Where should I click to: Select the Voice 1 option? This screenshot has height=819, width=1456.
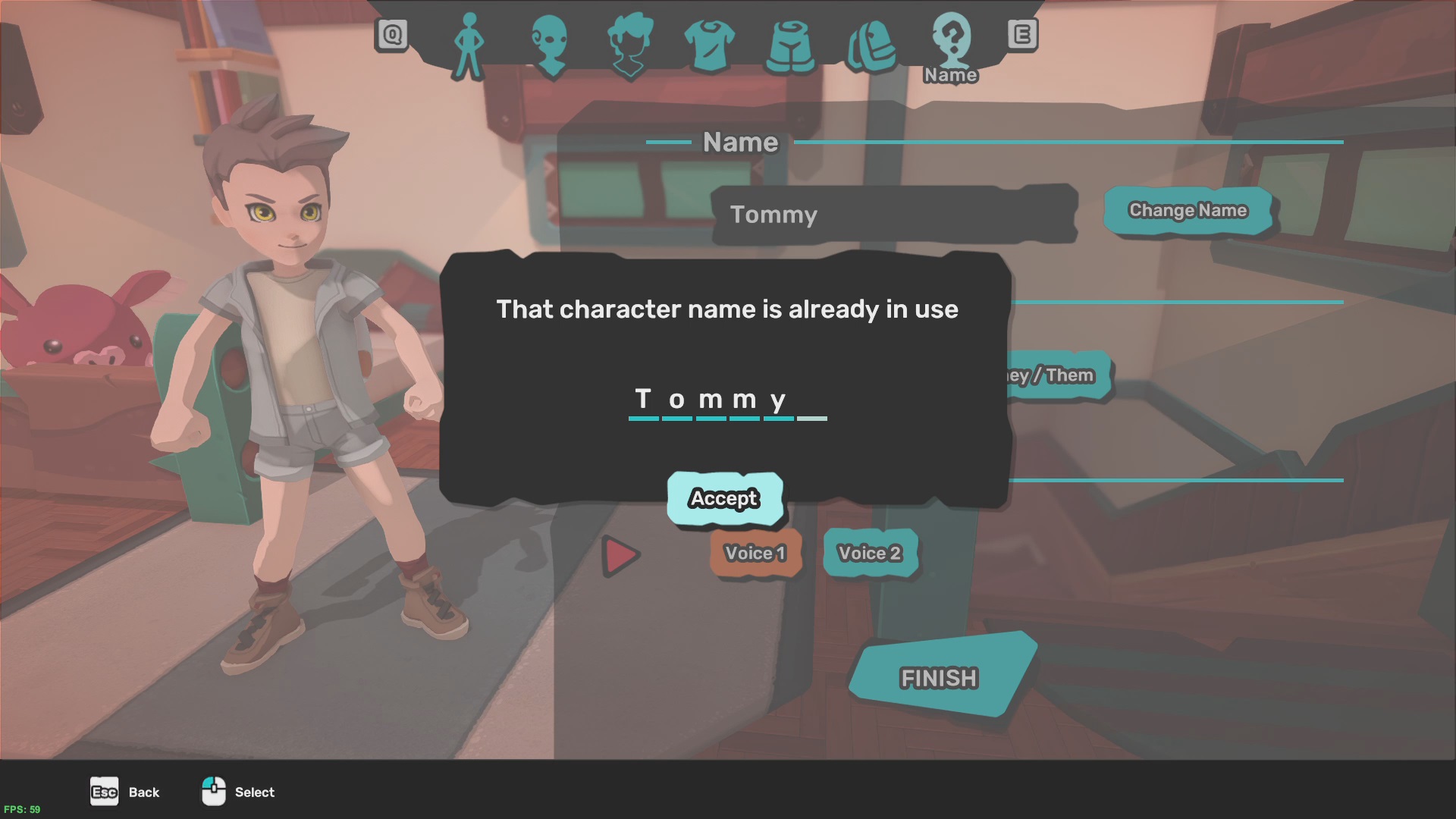[755, 554]
